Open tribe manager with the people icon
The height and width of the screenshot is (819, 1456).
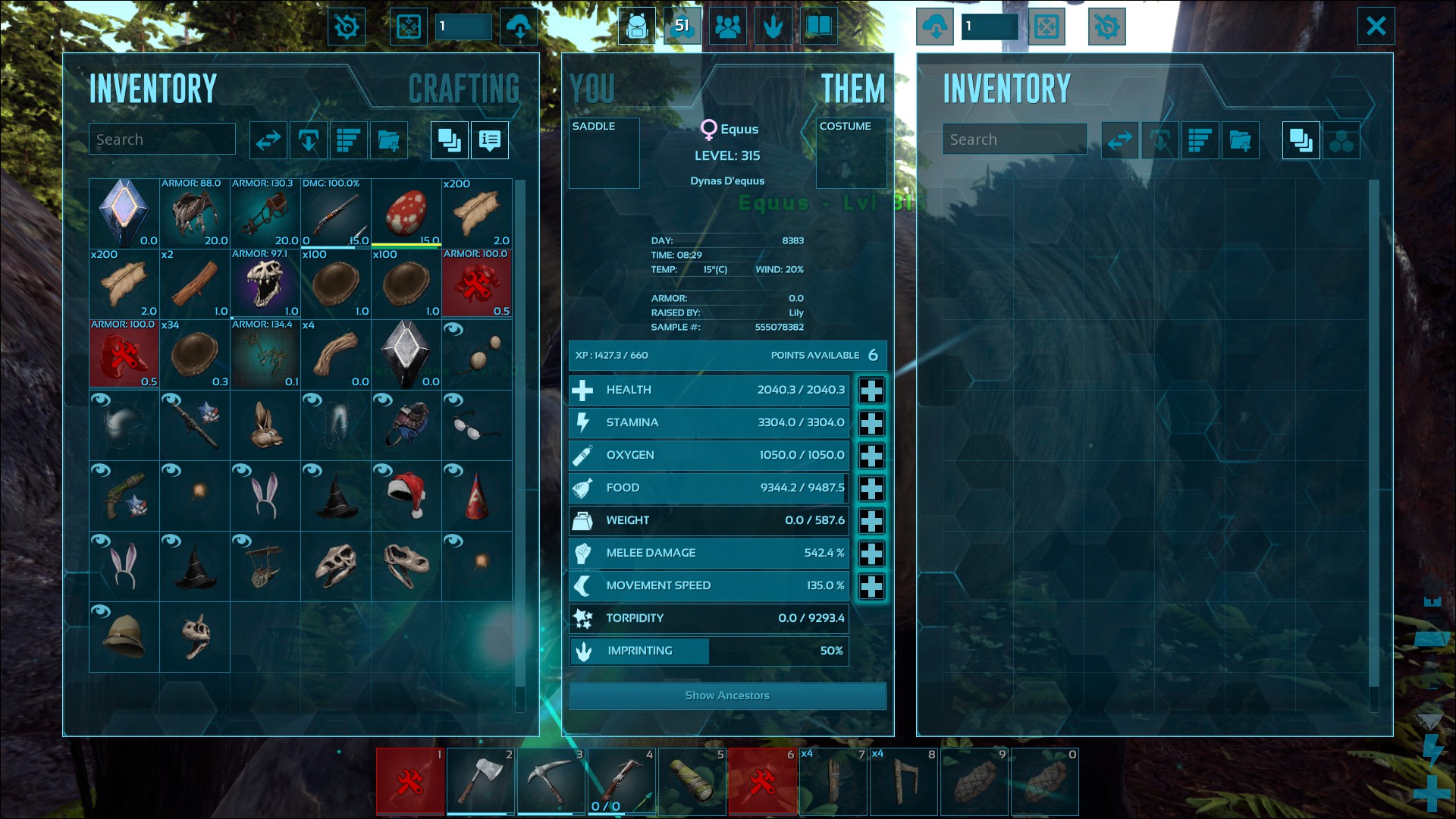[728, 25]
